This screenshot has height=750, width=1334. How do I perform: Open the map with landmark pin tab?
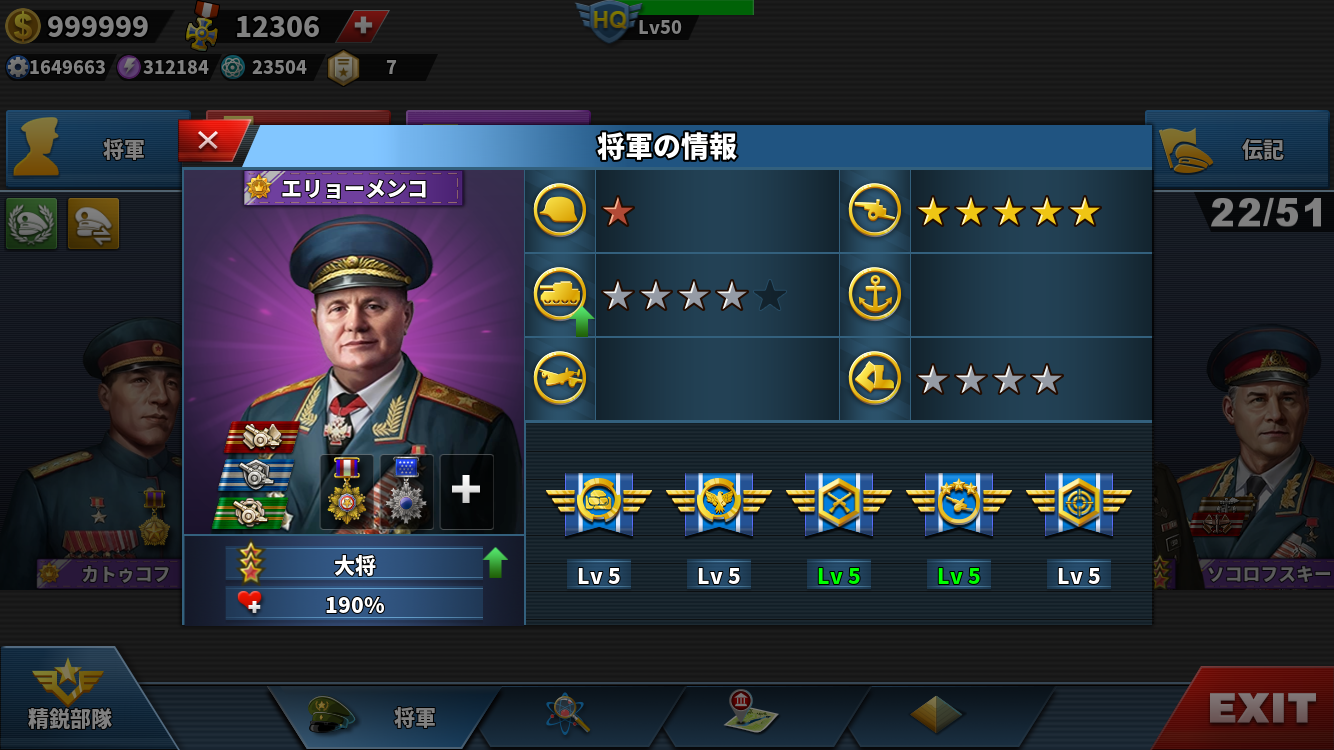[x=750, y=712]
